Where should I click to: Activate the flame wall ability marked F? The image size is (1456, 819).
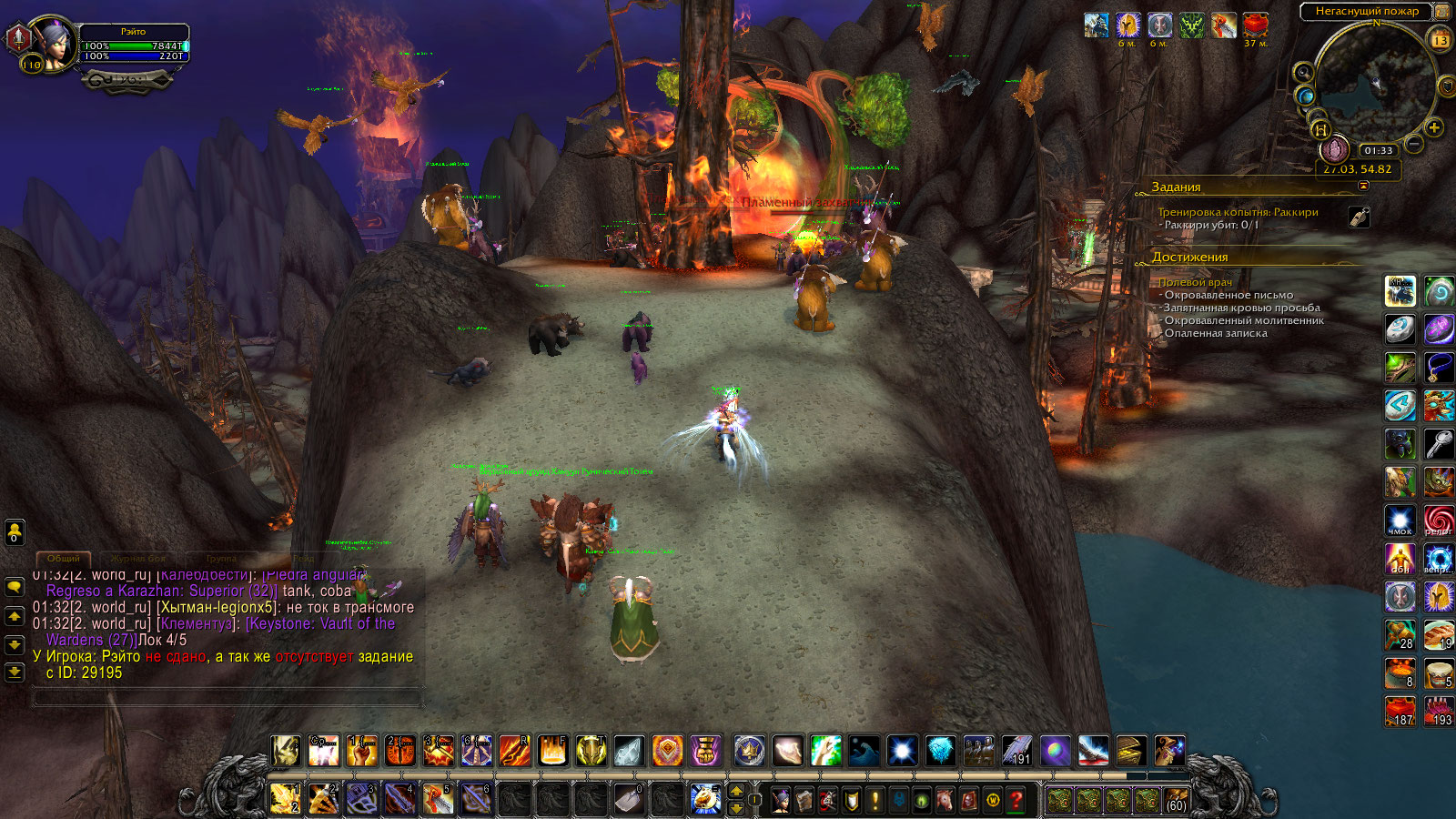pos(552,751)
